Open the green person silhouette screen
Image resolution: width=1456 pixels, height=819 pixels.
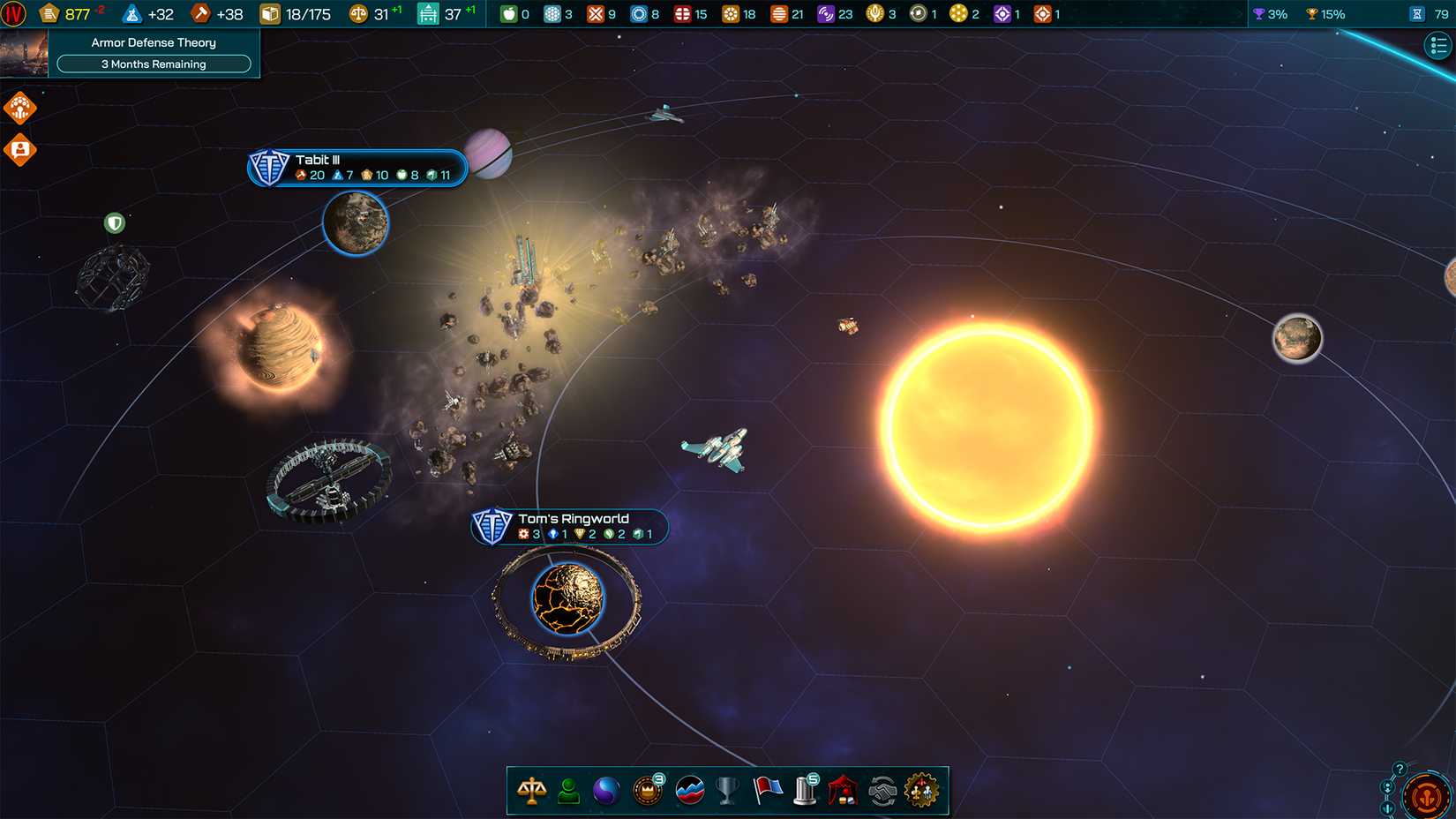pyautogui.click(x=569, y=791)
